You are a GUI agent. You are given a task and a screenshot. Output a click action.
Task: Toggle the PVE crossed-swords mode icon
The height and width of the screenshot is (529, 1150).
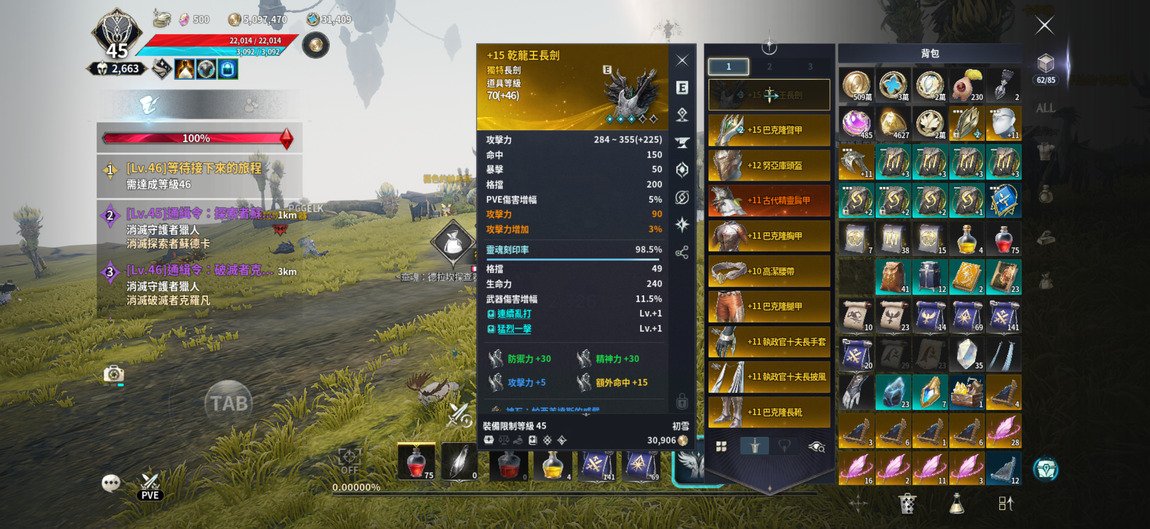pos(150,484)
